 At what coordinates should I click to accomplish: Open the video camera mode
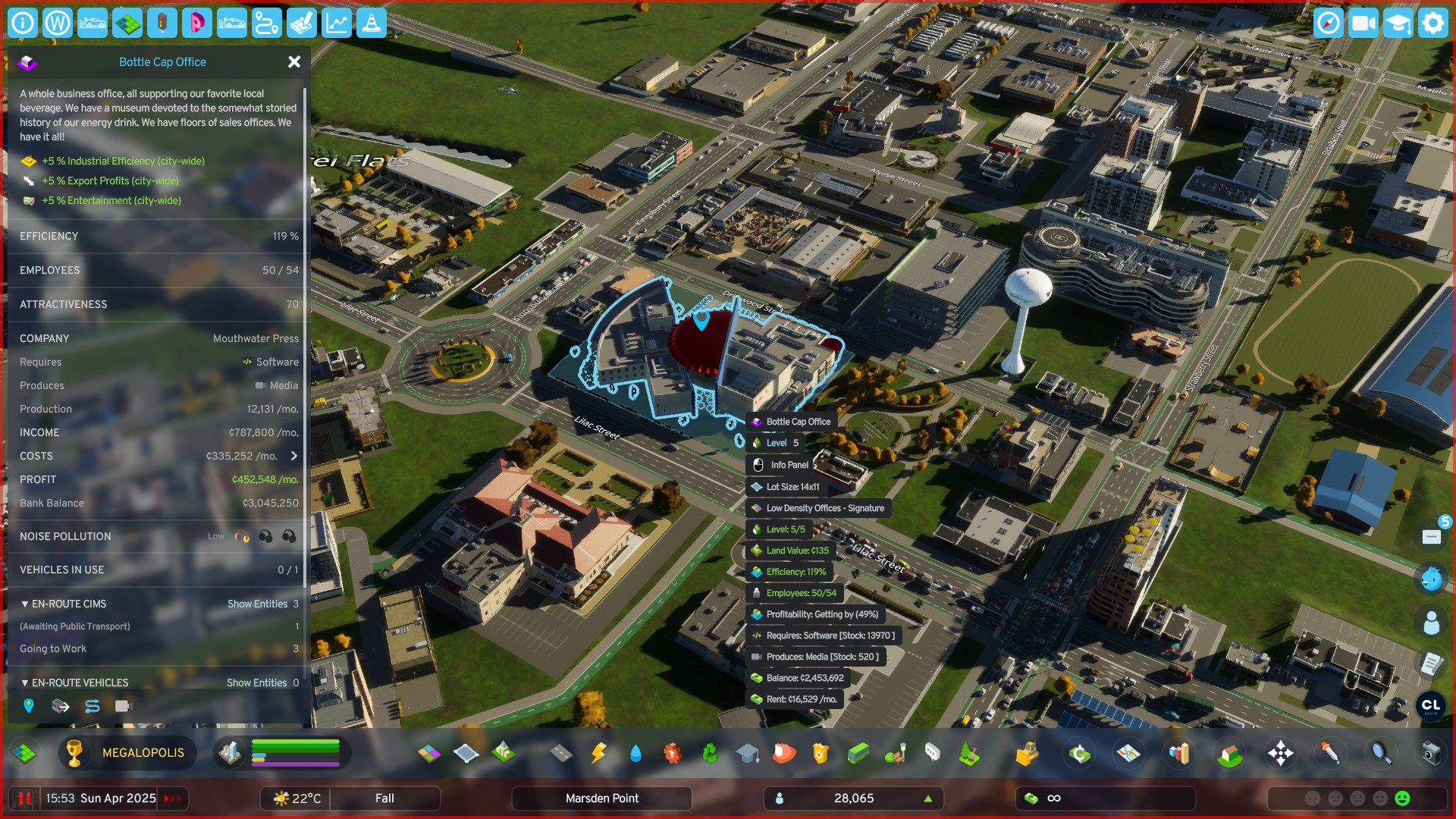1363,24
